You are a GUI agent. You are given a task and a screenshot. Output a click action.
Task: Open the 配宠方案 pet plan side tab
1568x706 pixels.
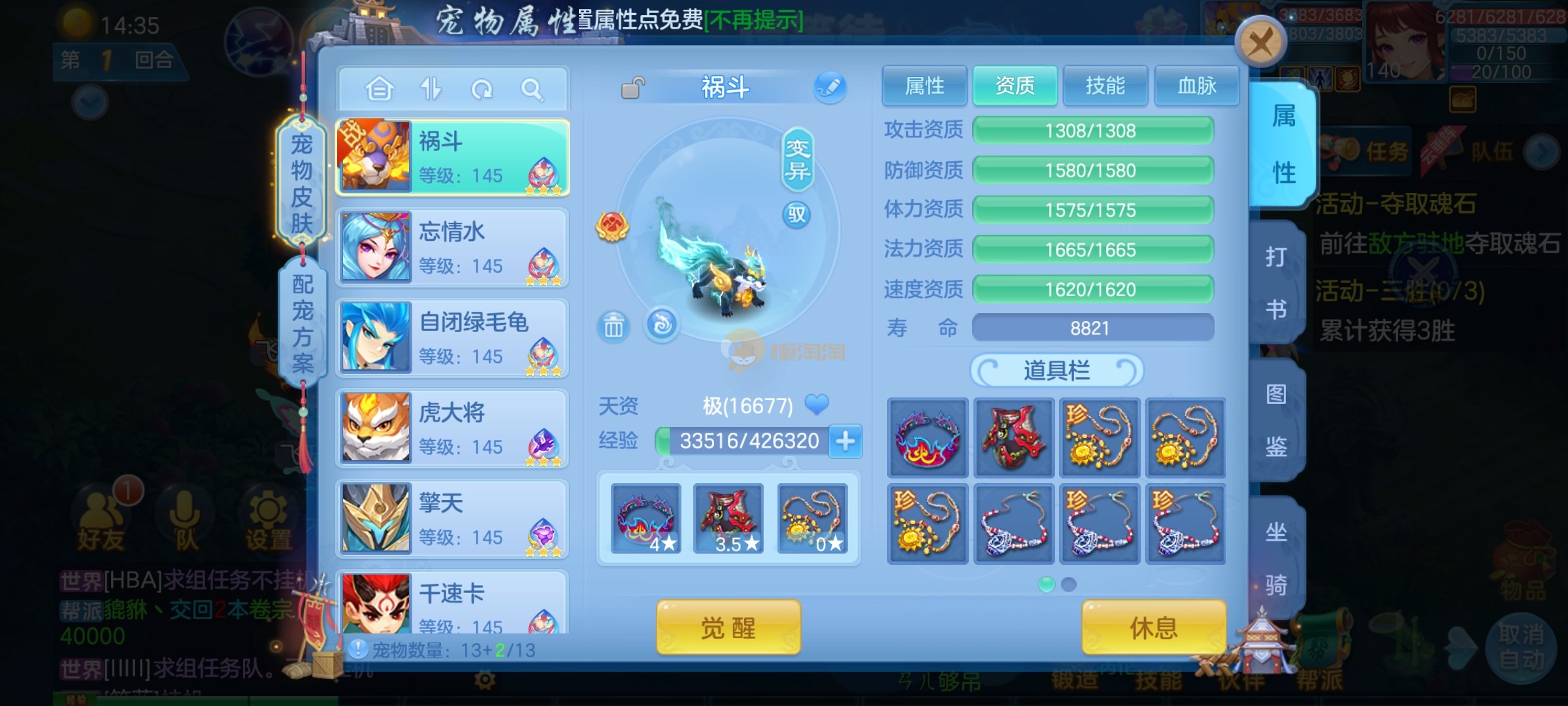[302, 323]
